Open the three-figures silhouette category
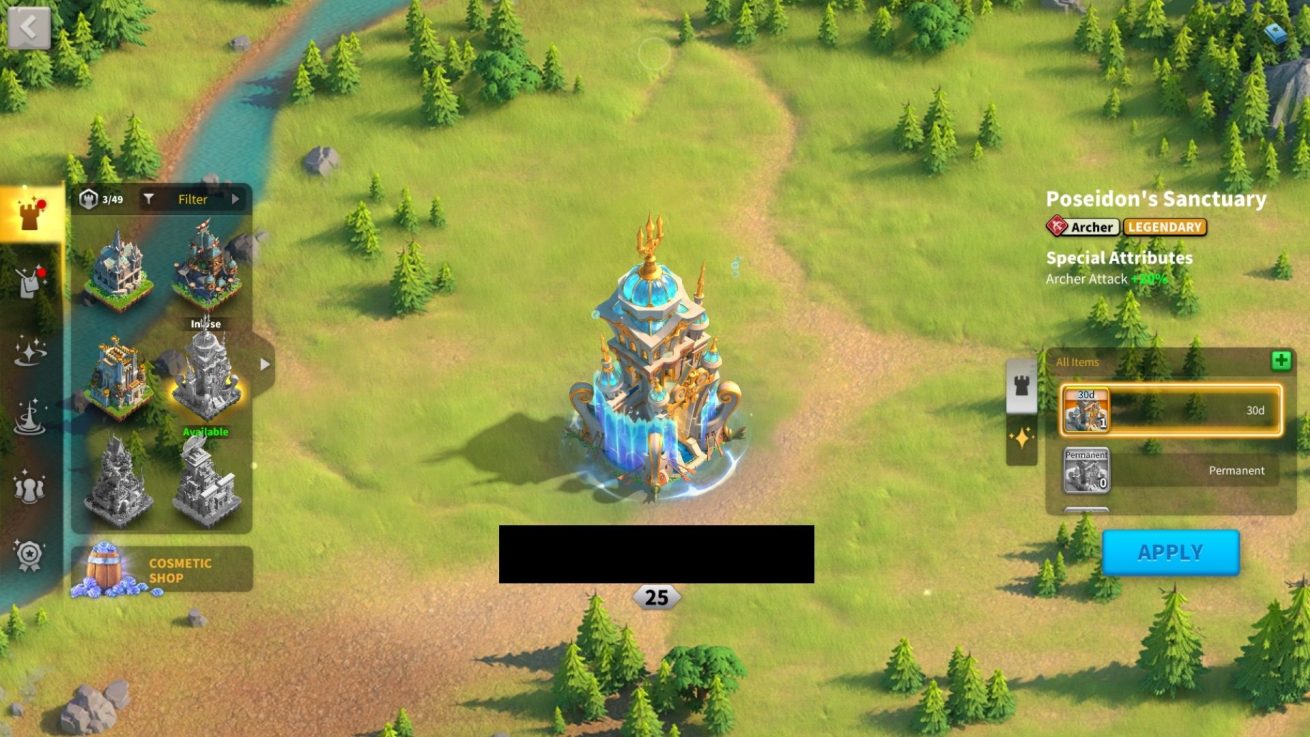Viewport: 1310px width, 737px height. 30,487
